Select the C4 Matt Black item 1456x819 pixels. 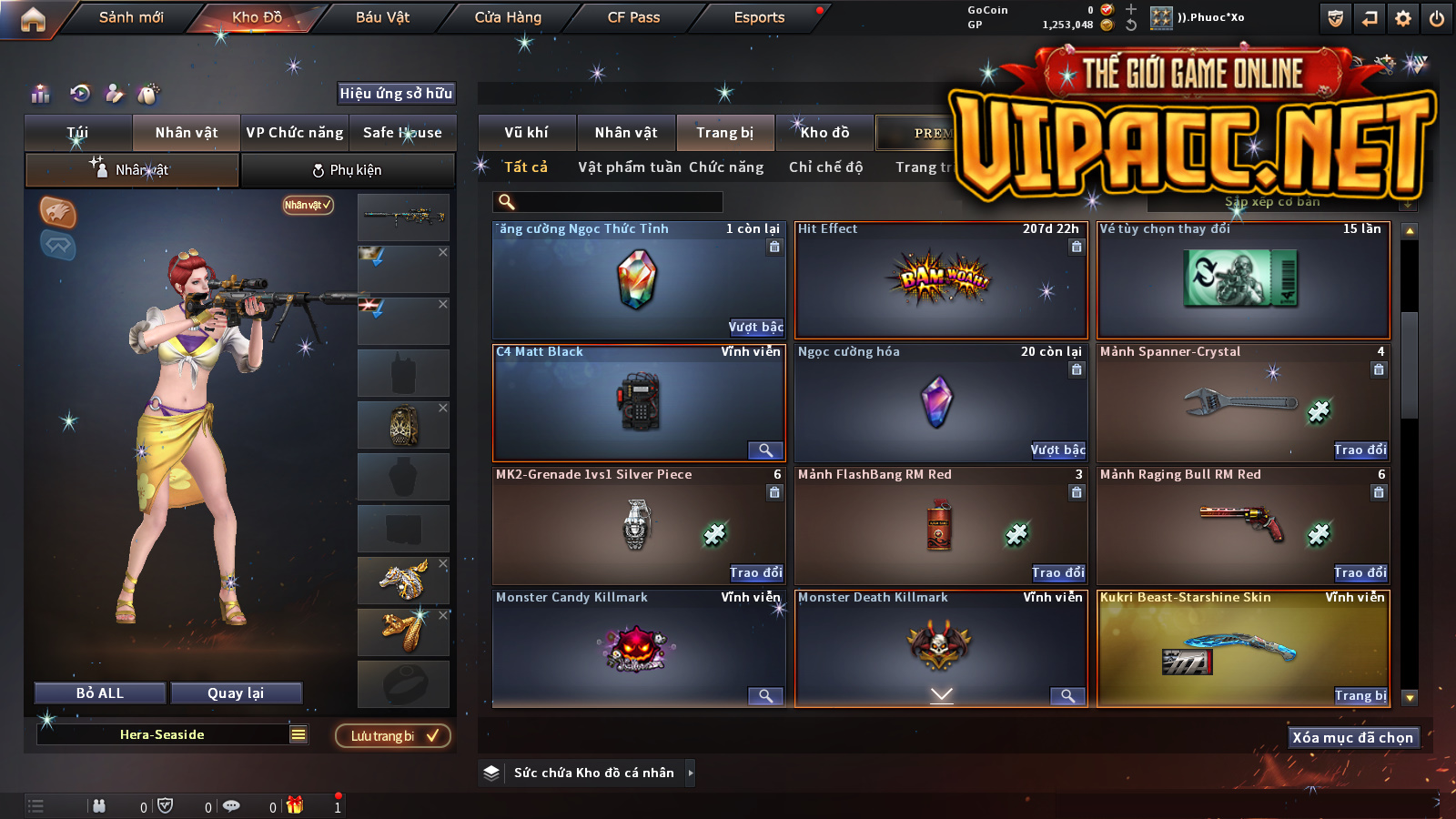[x=639, y=402]
